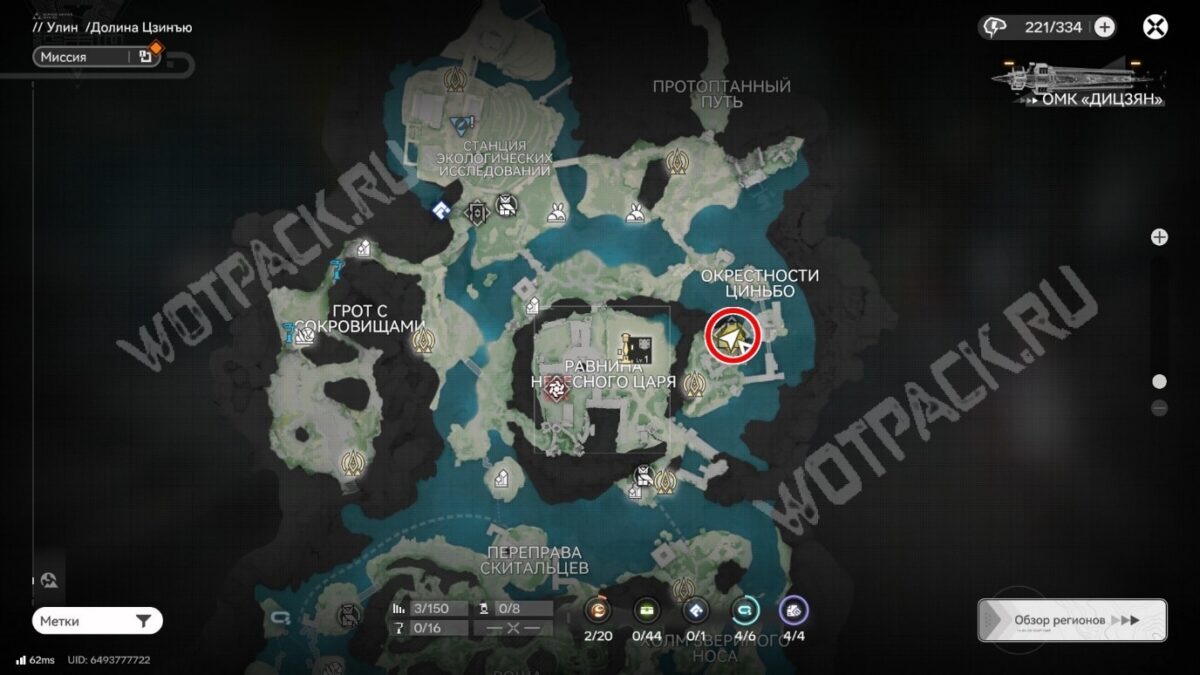1200x675 pixels.
Task: Show the orange collectible counter 2/20
Action: pyautogui.click(x=598, y=610)
